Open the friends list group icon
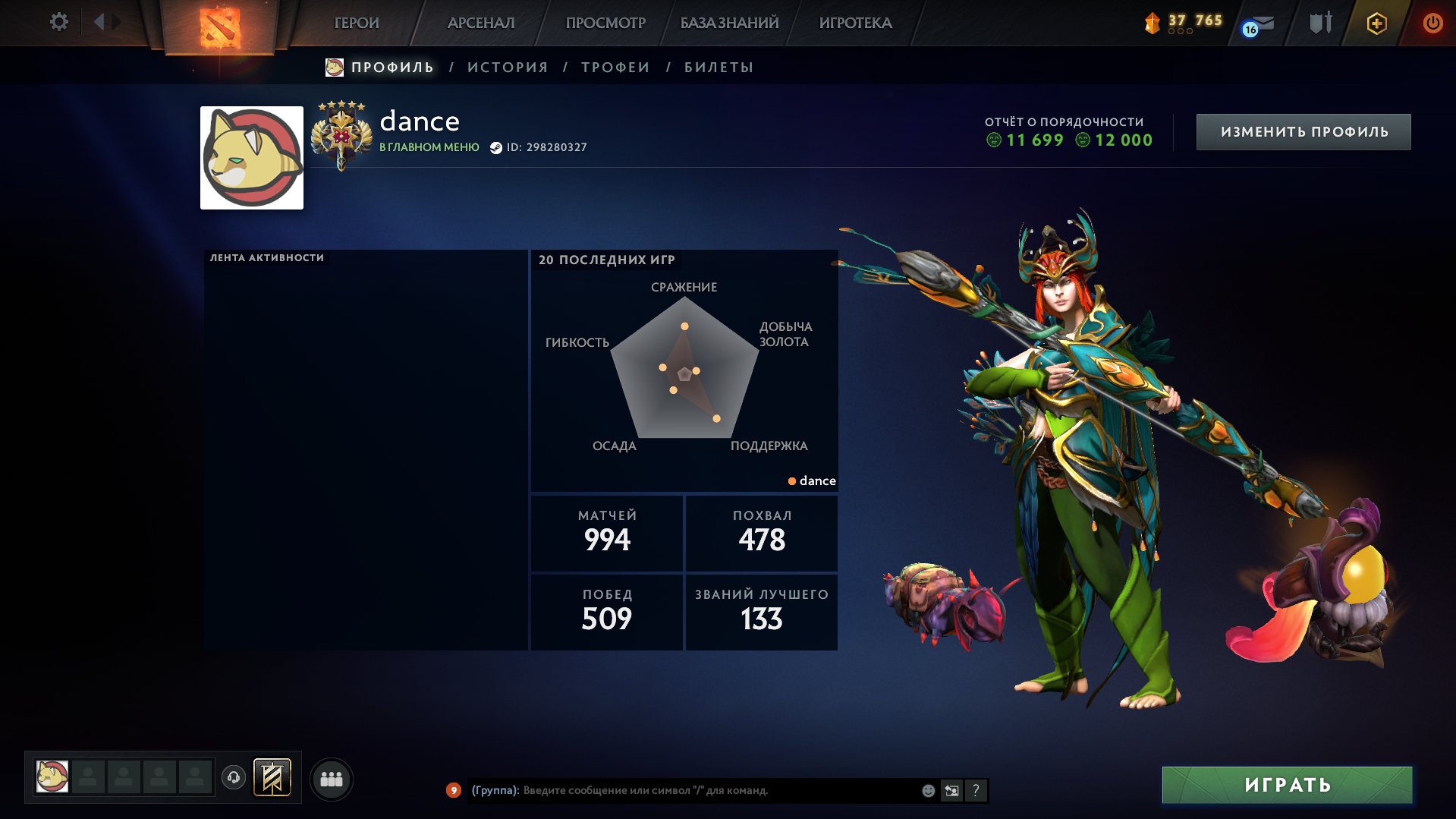The width and height of the screenshot is (1456, 819). coord(332,779)
